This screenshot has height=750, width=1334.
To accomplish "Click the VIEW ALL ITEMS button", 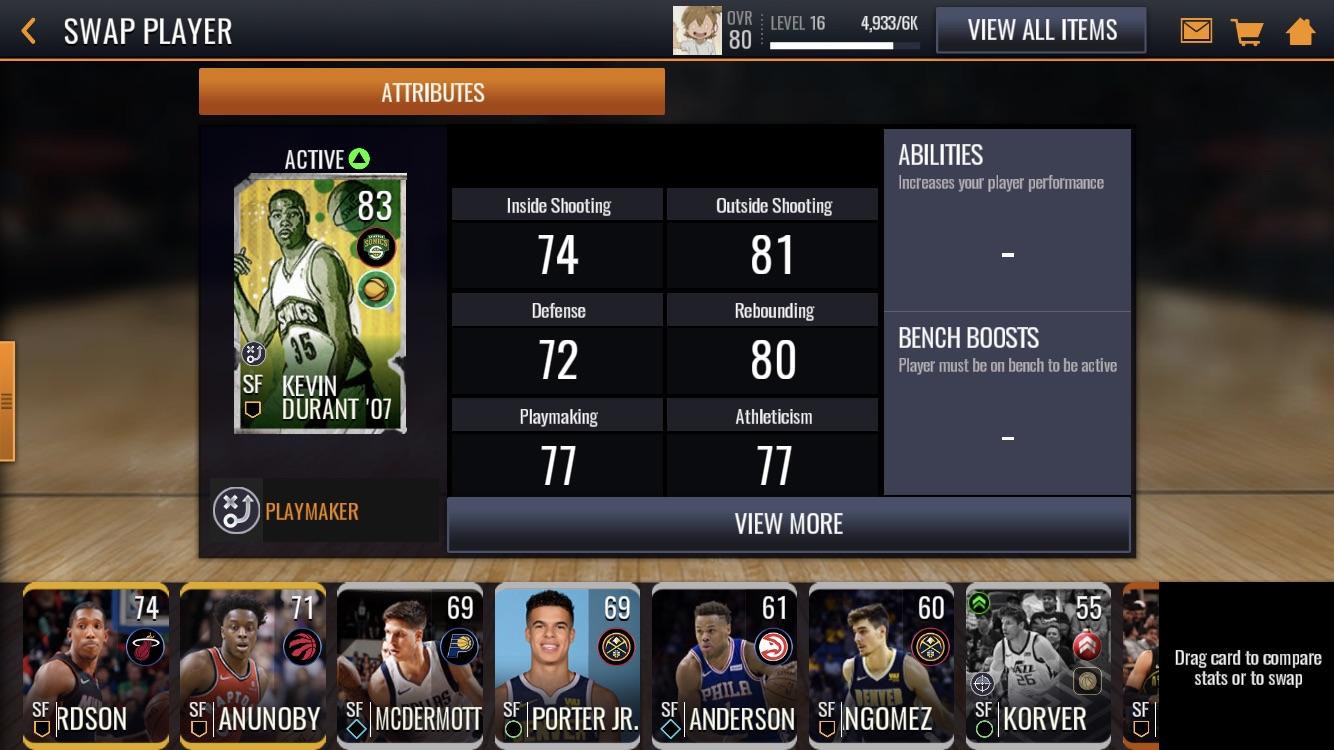I will pos(1041,30).
